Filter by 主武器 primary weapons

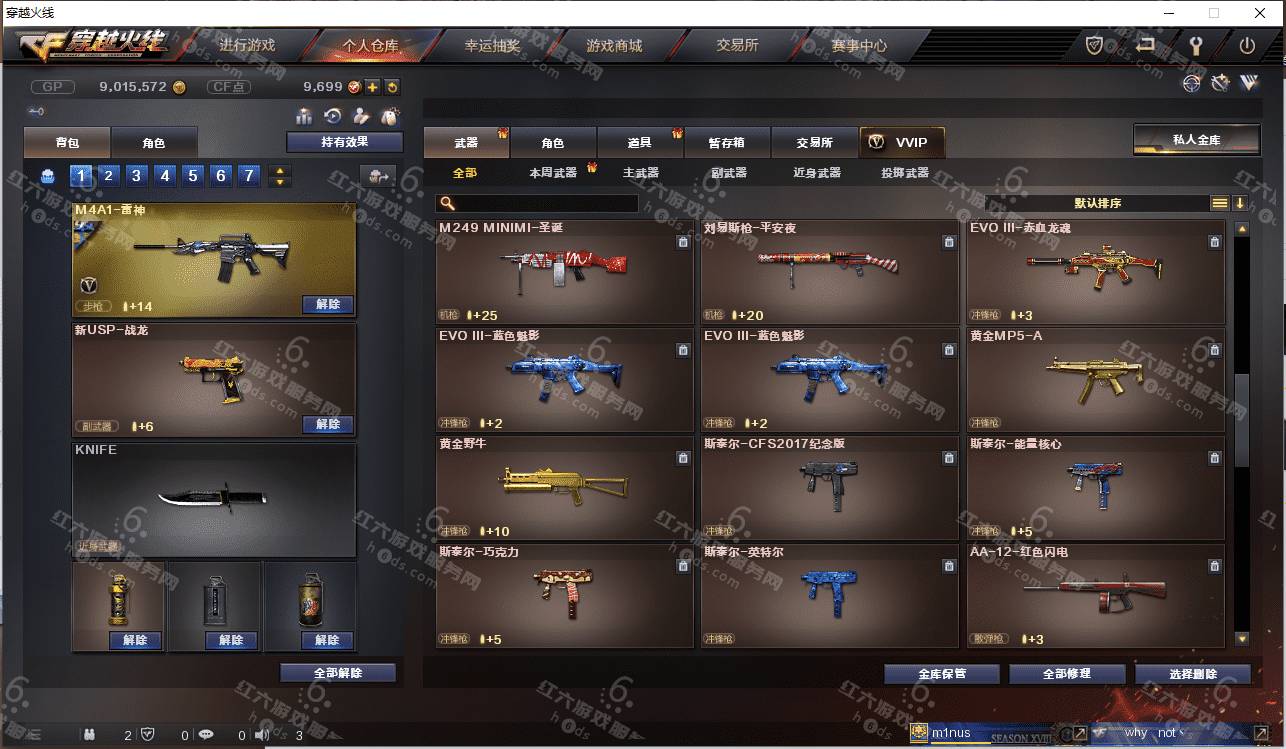tap(641, 173)
